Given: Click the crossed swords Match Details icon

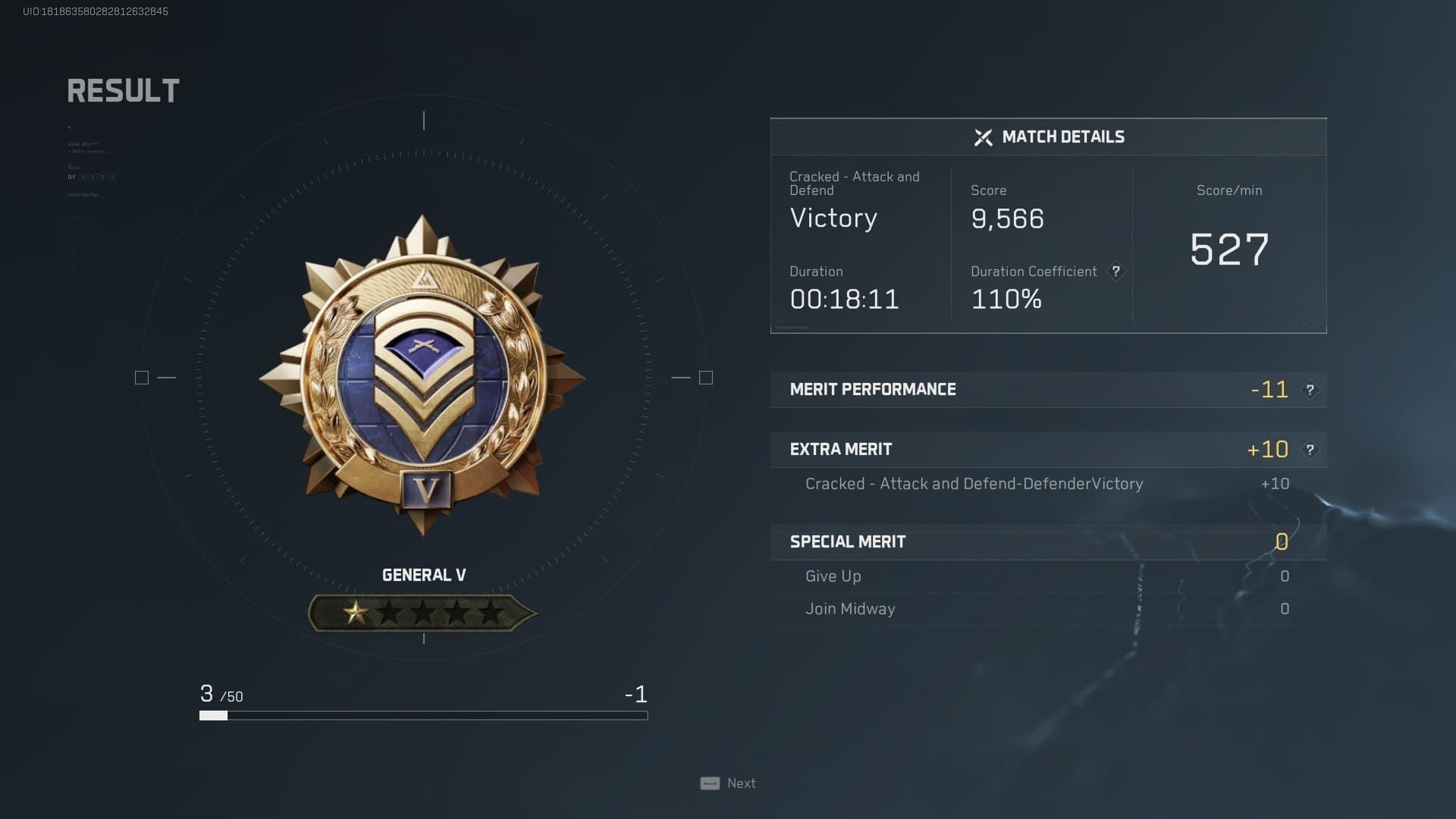Looking at the screenshot, I should tap(982, 137).
